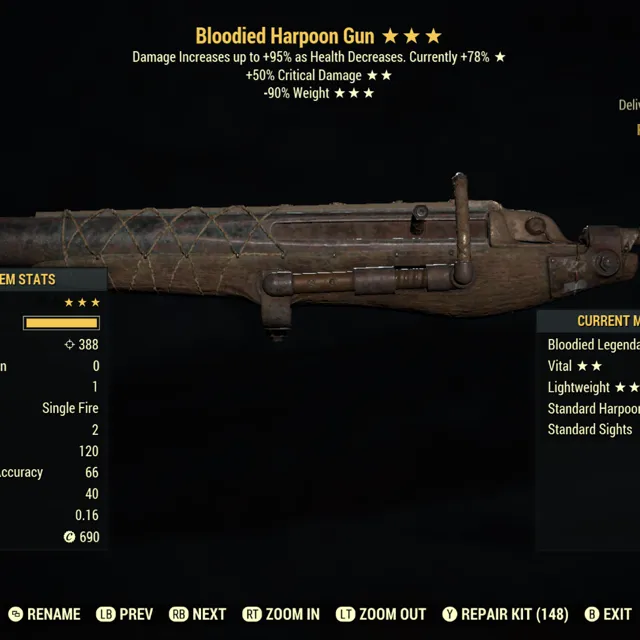Screen dimensions: 640x640
Task: Go to the Prev item
Action: tap(124, 614)
